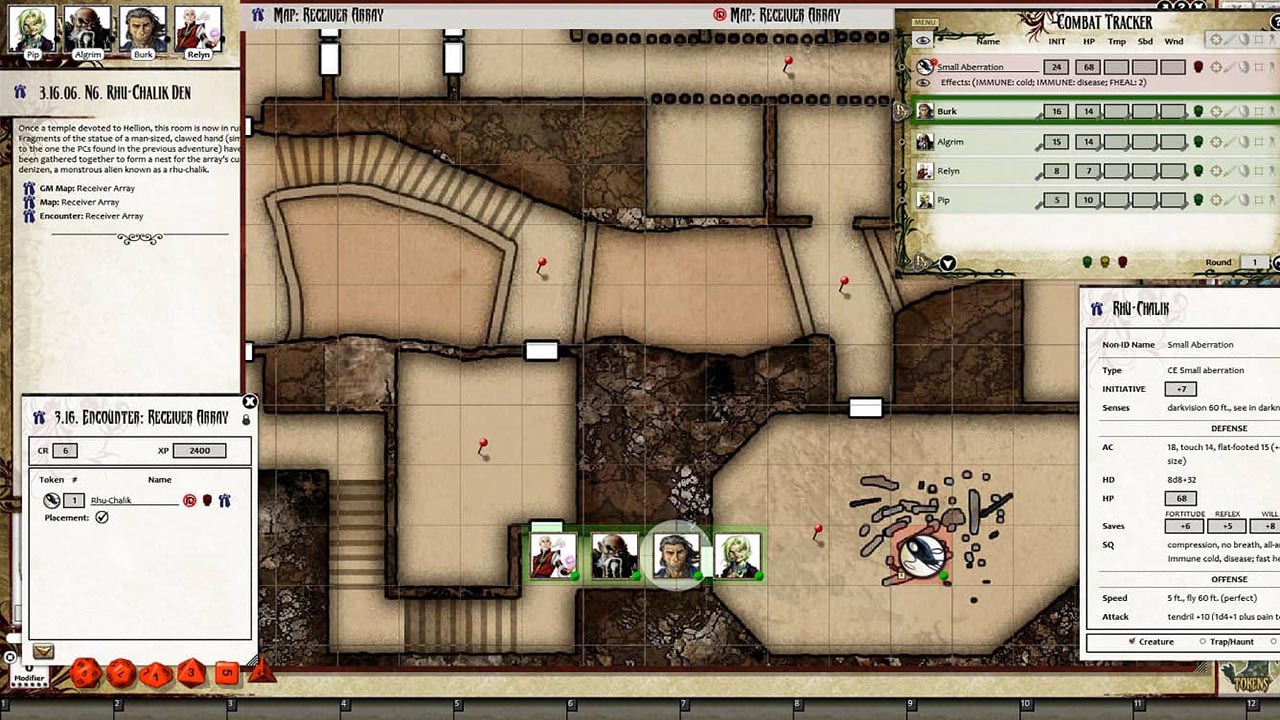Screen dimensions: 1280x720
Task: Click the lock icon on the encounter window
Action: (x=247, y=419)
